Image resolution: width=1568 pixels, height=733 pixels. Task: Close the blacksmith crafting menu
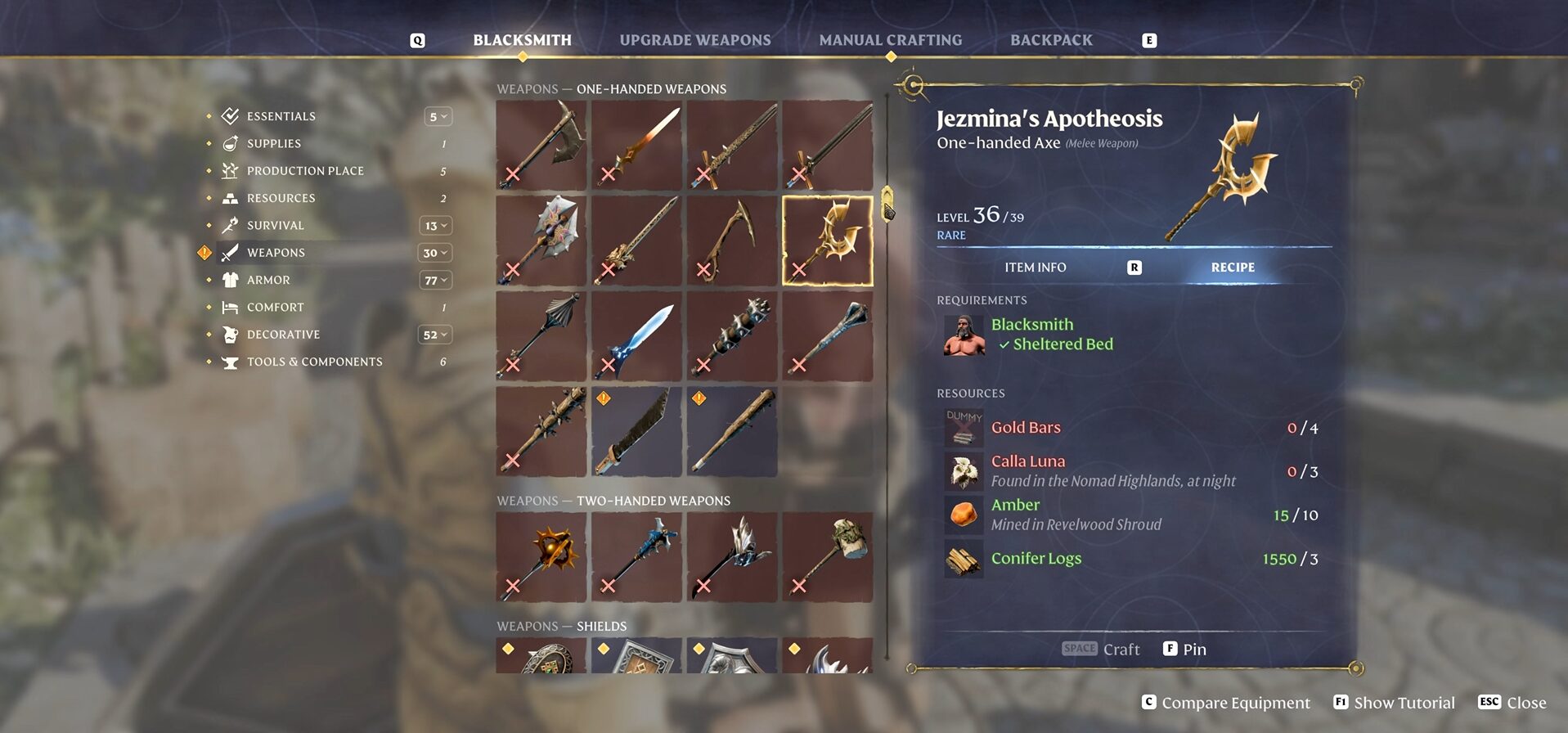(x=1512, y=703)
